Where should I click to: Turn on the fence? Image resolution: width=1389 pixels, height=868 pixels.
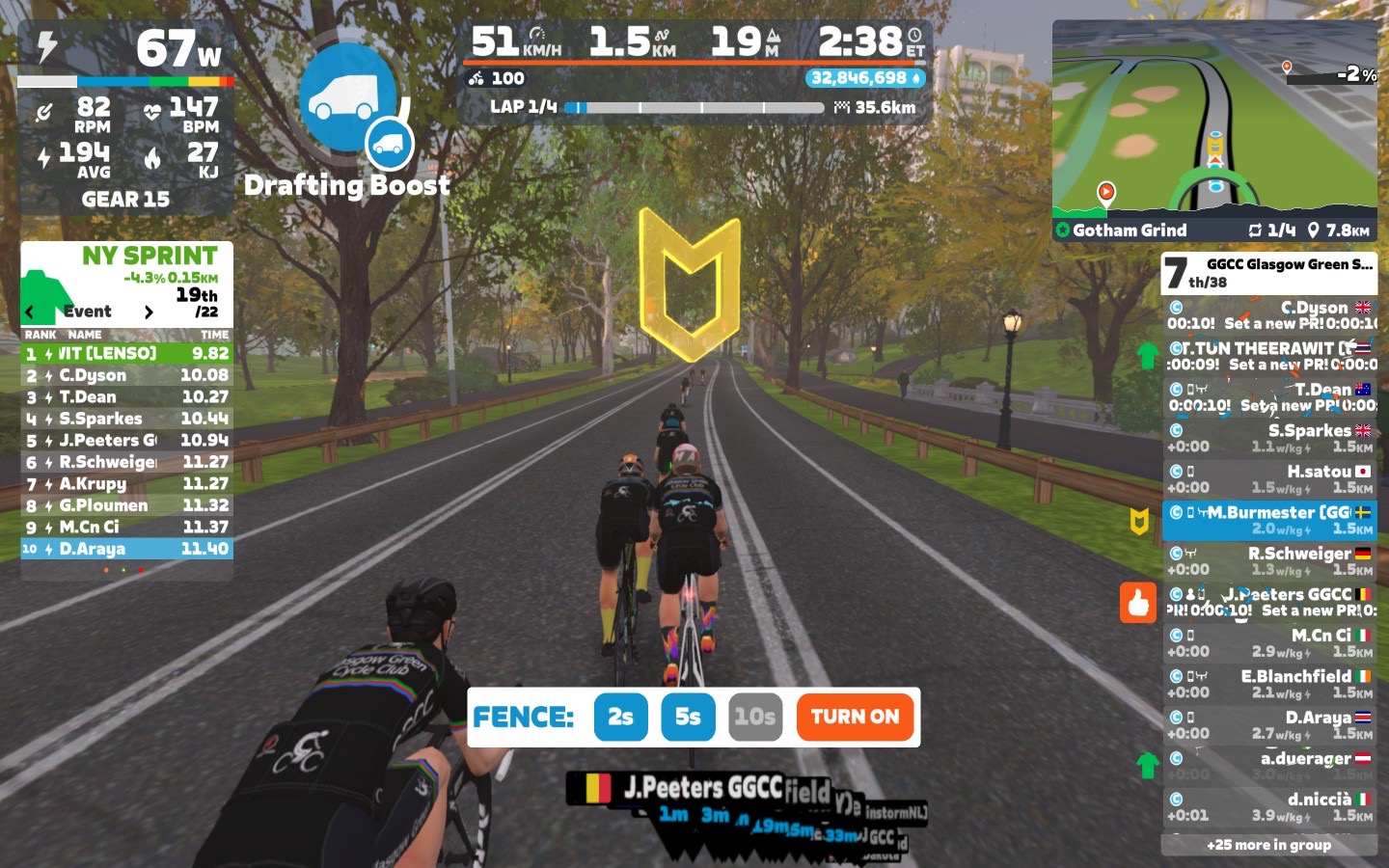pos(855,717)
